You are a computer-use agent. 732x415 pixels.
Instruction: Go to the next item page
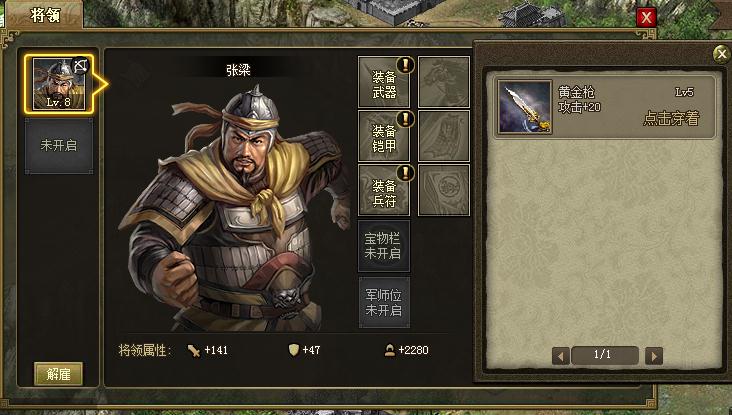click(654, 355)
